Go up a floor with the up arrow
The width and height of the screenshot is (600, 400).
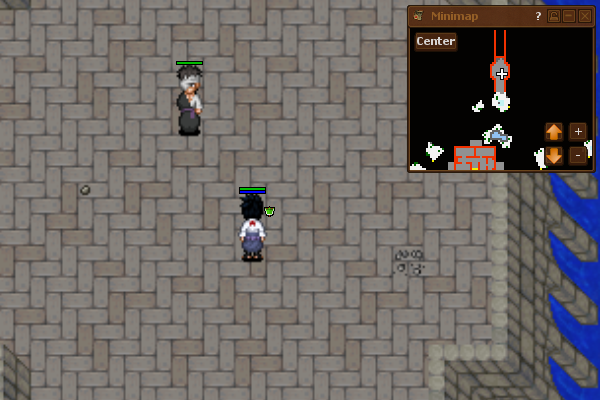click(x=554, y=131)
